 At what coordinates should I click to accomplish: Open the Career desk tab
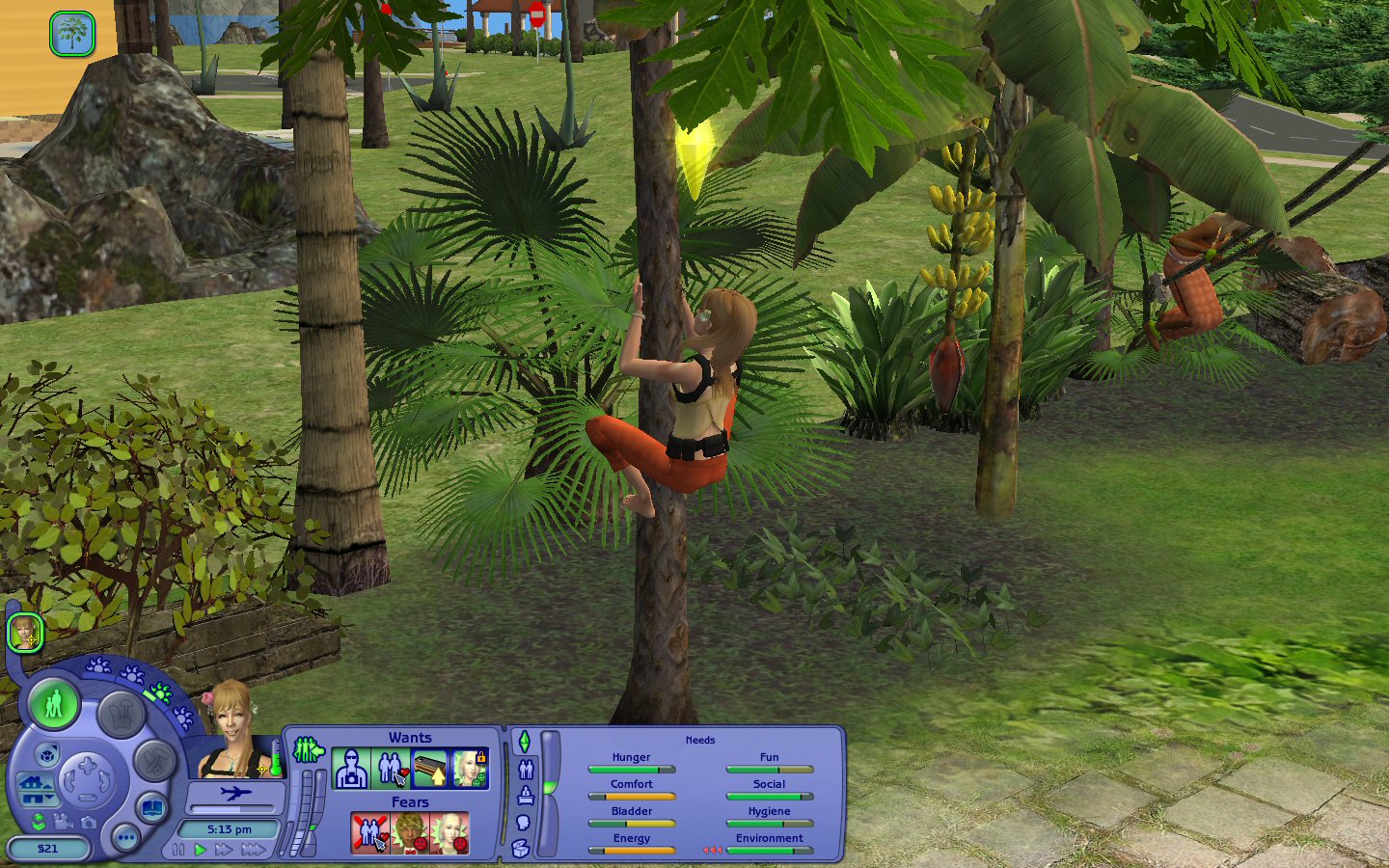tap(526, 796)
